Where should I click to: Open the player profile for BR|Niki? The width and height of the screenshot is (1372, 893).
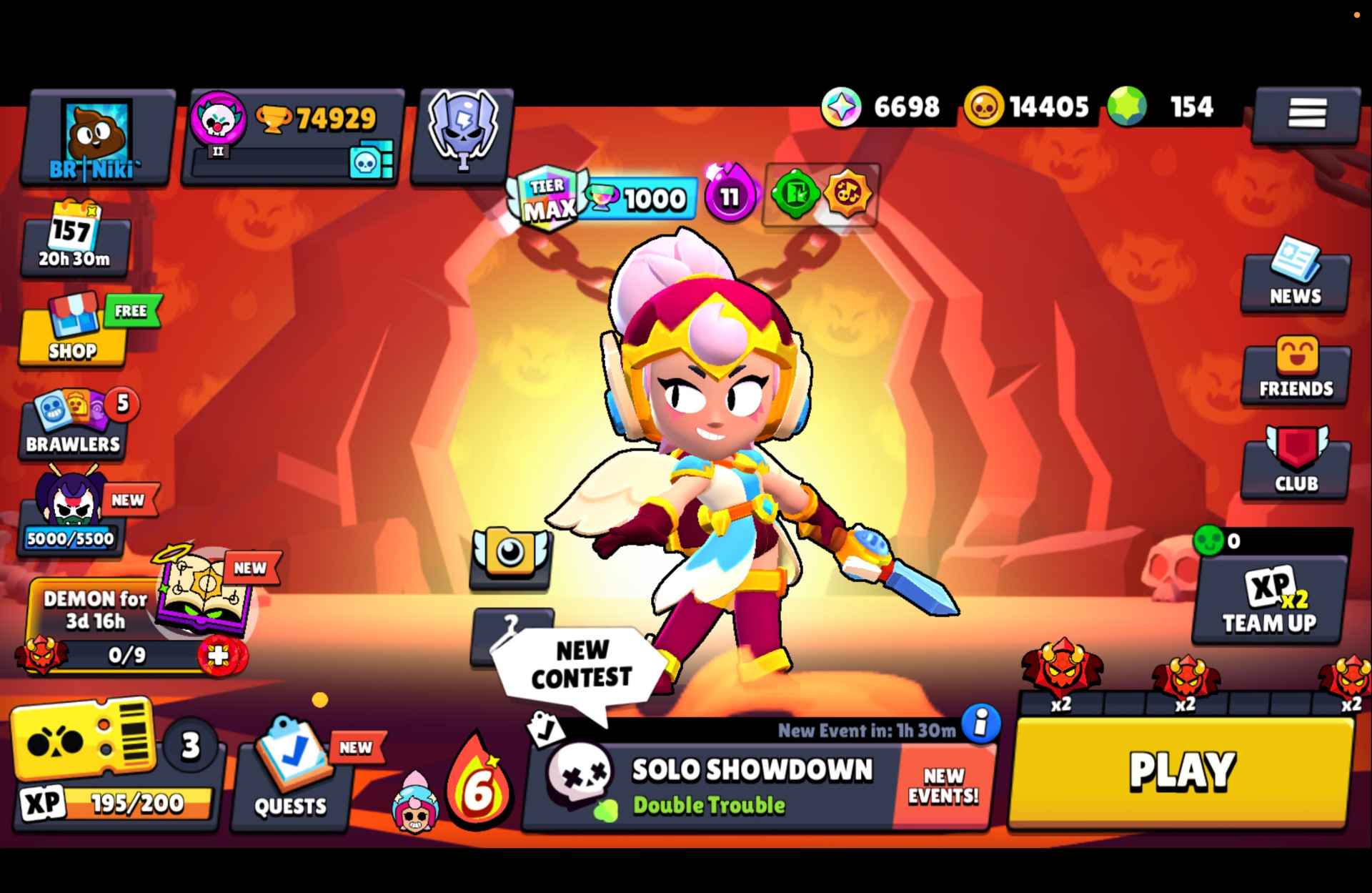click(x=96, y=132)
